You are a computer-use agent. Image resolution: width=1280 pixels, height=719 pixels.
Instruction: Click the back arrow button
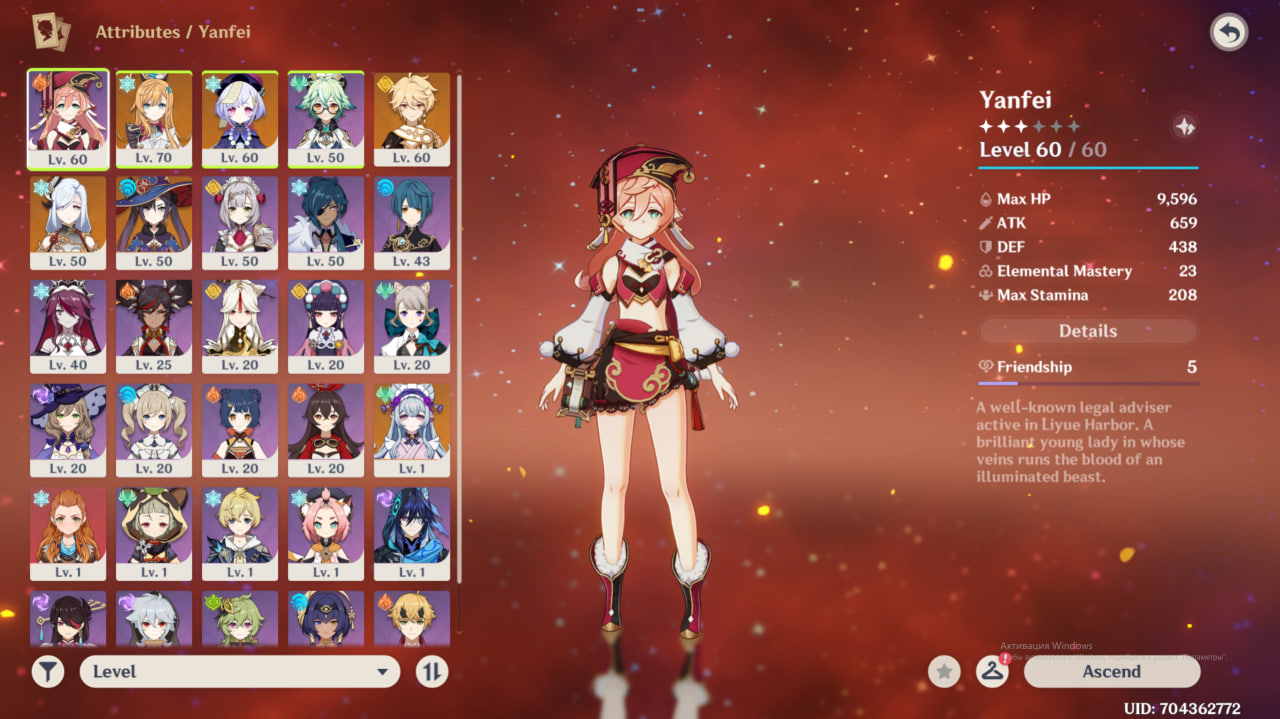click(1229, 33)
